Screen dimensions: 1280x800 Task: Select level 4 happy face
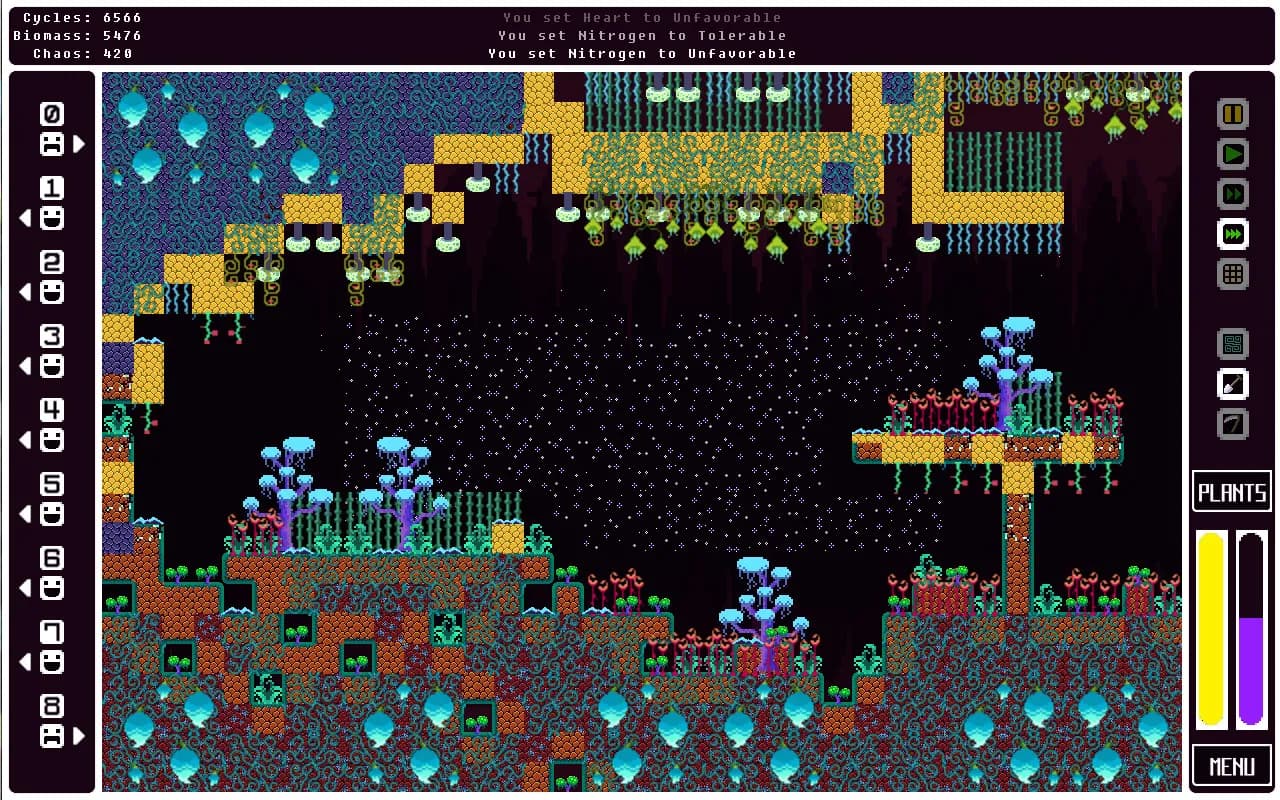[x=52, y=440]
